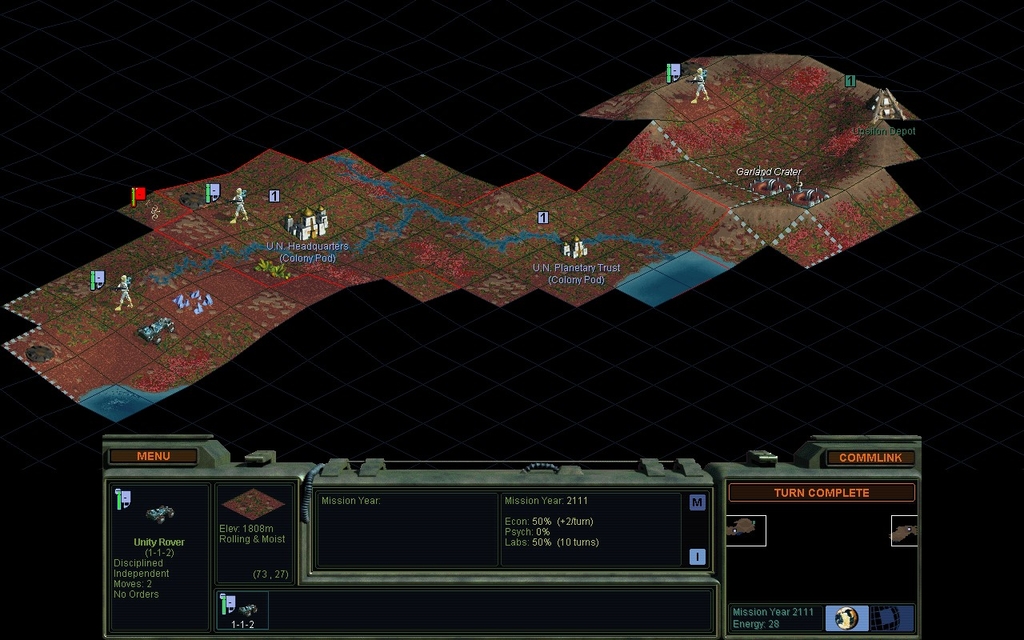The height and width of the screenshot is (640, 1024).
Task: Open the MENU button
Action: [153, 456]
